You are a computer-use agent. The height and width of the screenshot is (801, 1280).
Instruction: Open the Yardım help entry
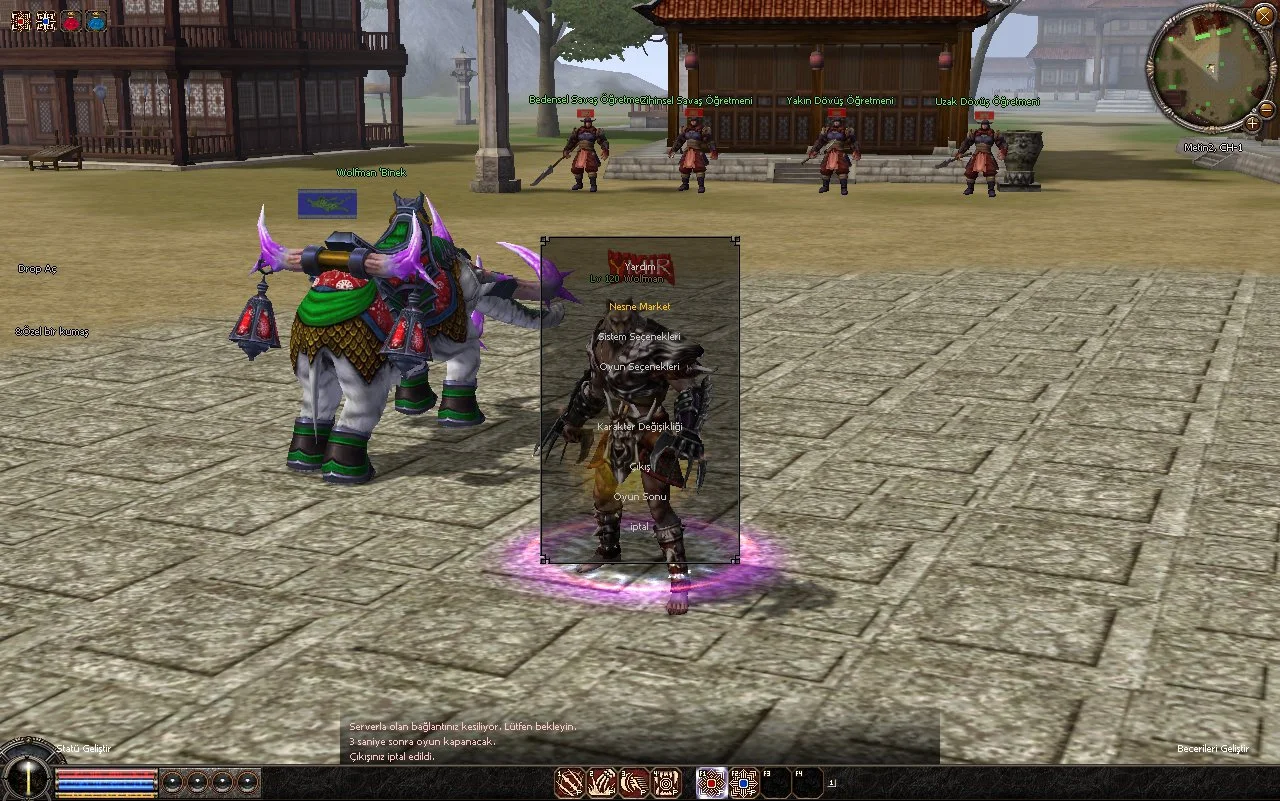coord(640,267)
